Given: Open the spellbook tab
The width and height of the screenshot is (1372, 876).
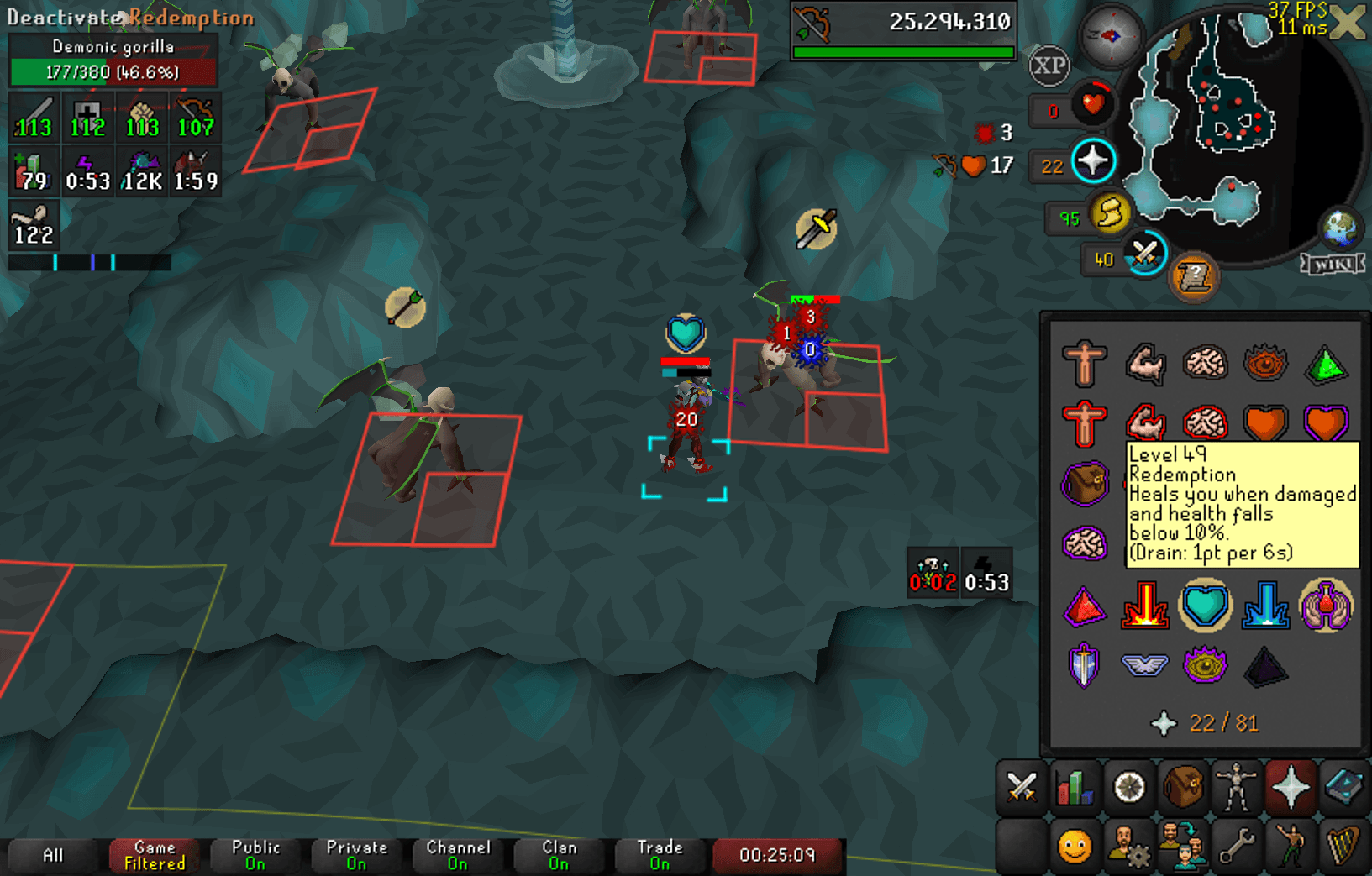Looking at the screenshot, I should pos(1343,788).
